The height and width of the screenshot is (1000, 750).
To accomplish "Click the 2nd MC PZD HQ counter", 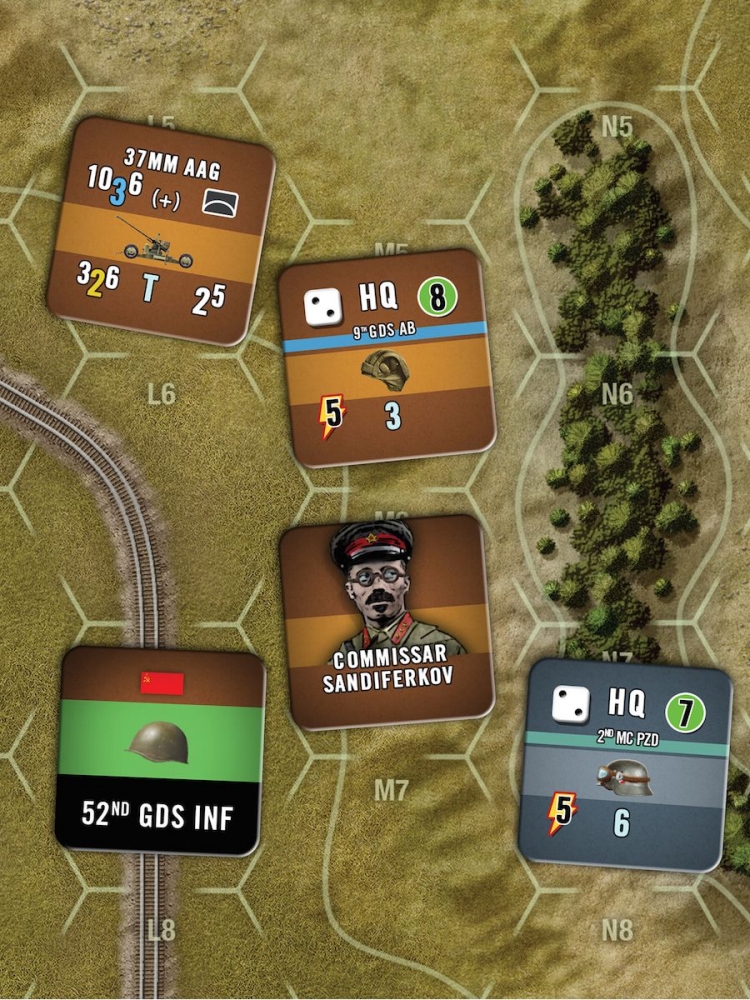I will [624, 763].
